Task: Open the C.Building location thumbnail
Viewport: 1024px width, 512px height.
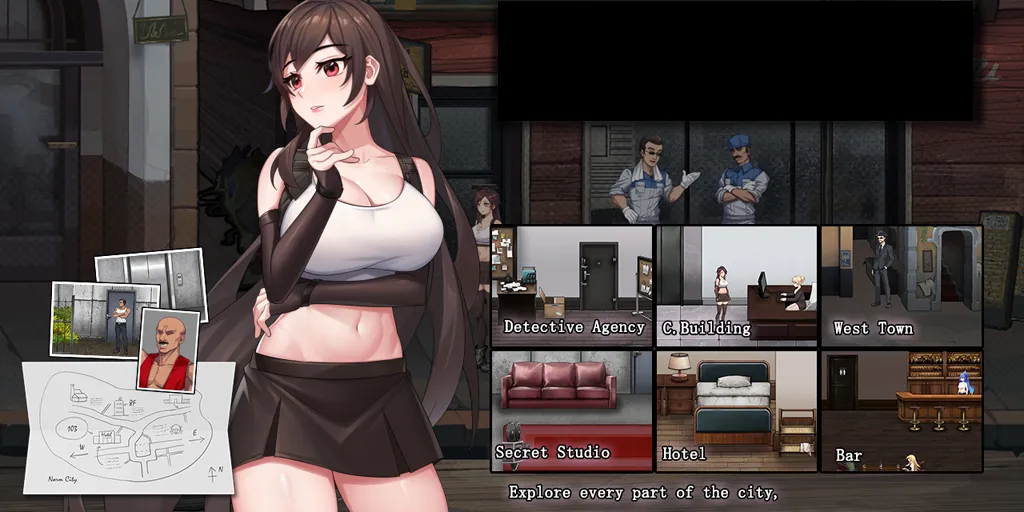Action: pos(736,285)
